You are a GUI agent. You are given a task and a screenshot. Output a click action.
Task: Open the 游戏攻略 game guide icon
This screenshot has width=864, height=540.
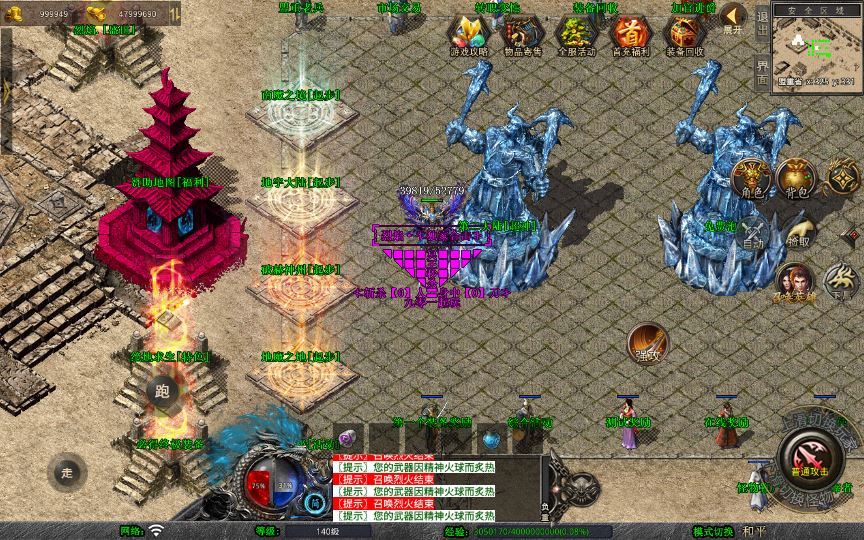[x=469, y=34]
